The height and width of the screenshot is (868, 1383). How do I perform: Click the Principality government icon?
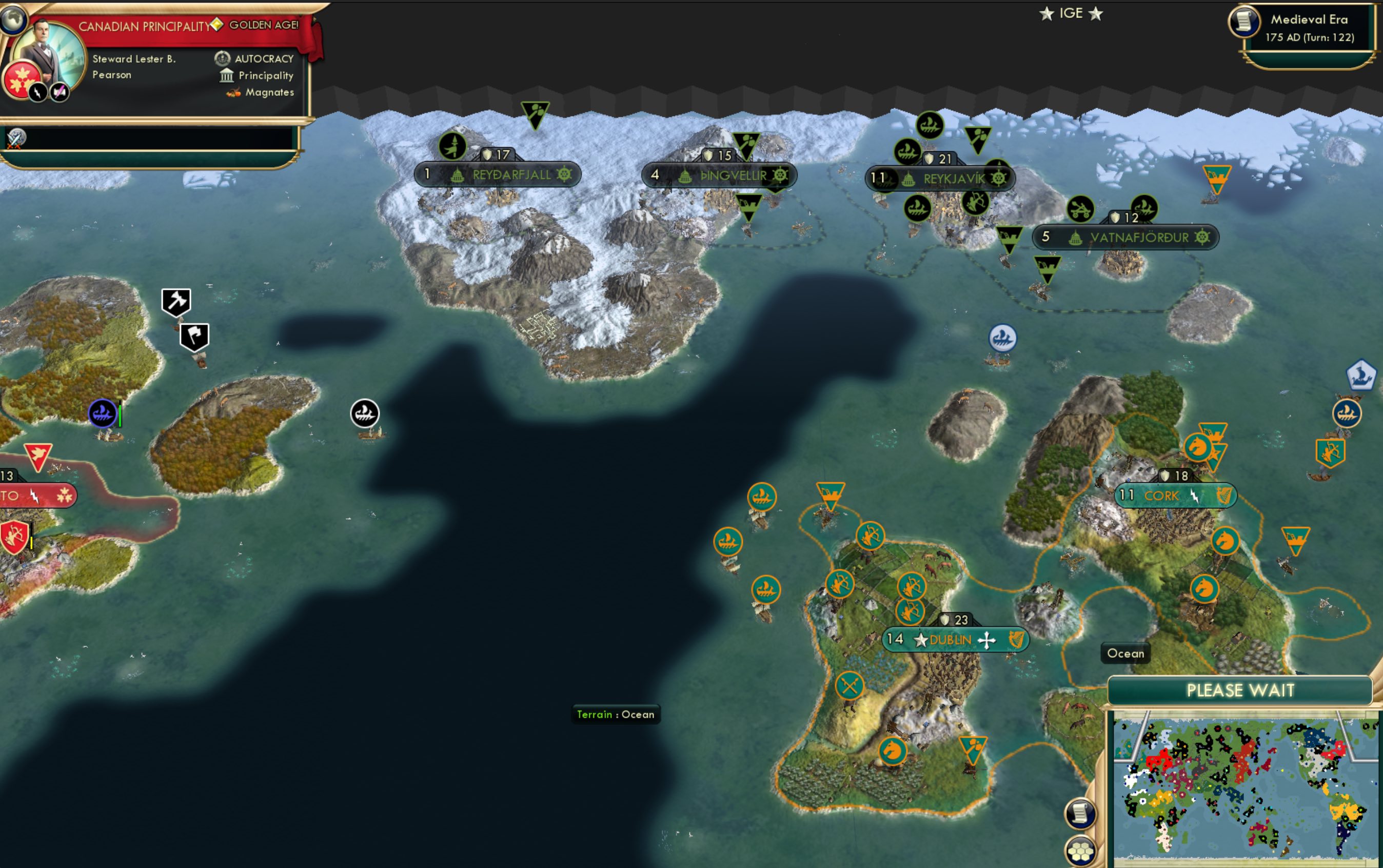tap(226, 75)
